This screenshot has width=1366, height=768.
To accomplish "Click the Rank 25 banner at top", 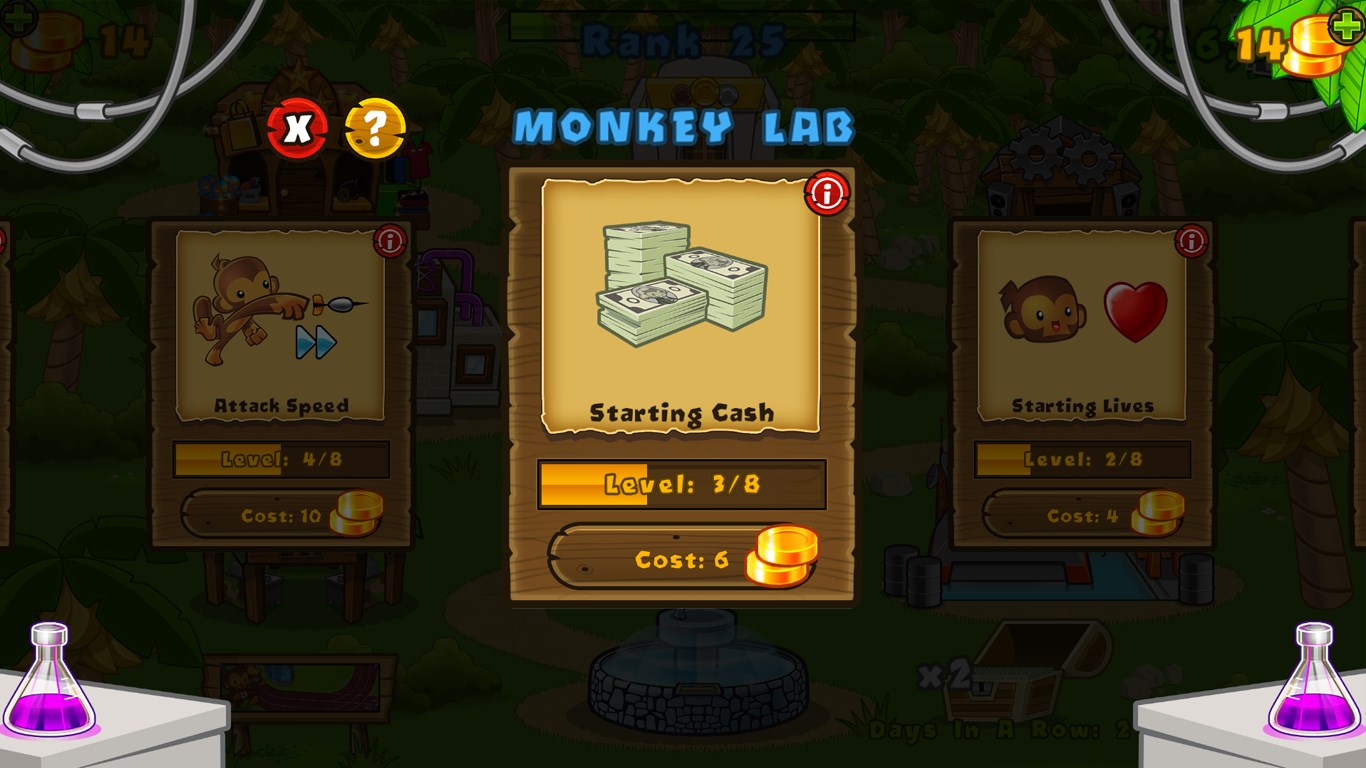I will pyautogui.click(x=683, y=35).
